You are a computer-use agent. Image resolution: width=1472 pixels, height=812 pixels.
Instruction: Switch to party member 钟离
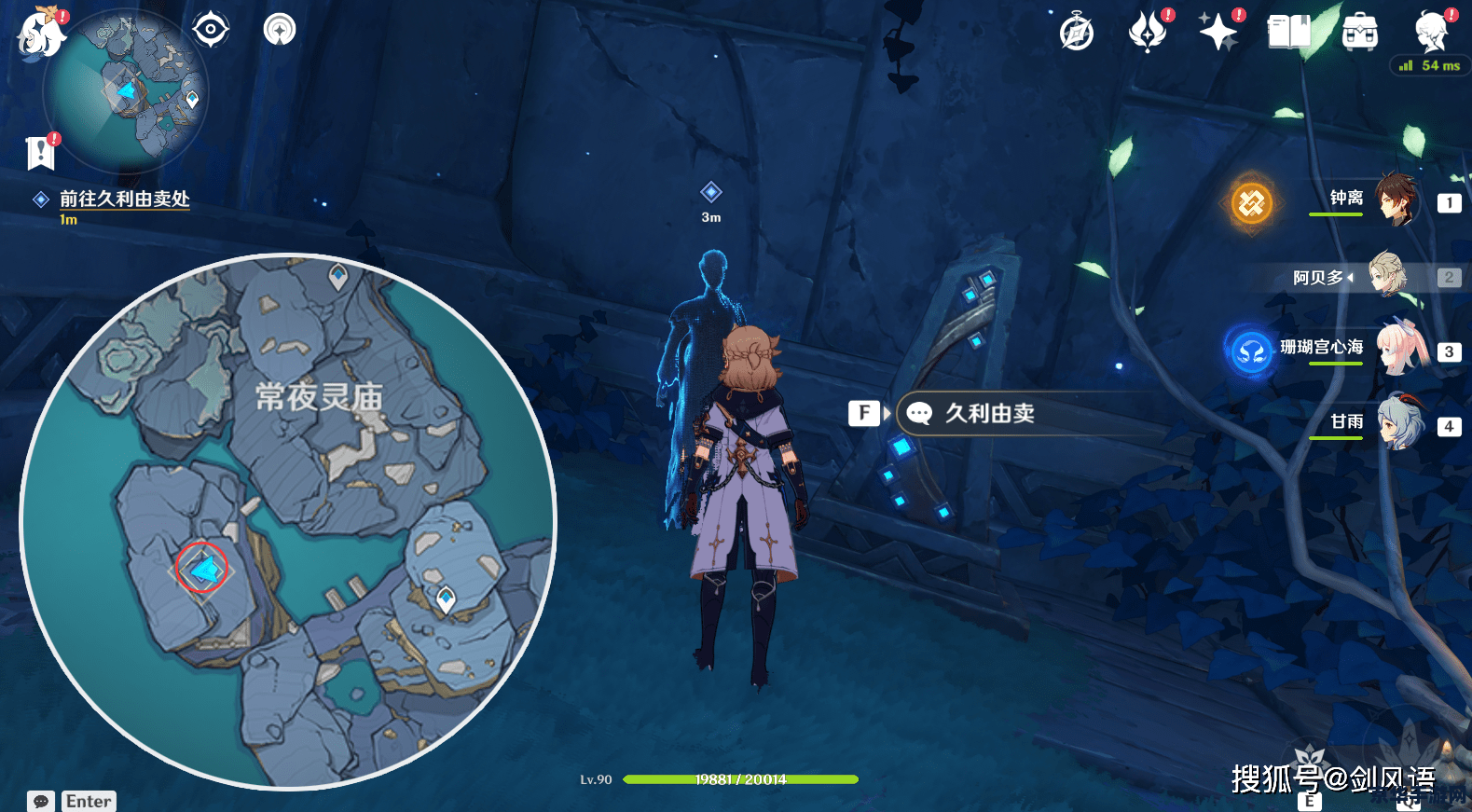[x=1396, y=200]
